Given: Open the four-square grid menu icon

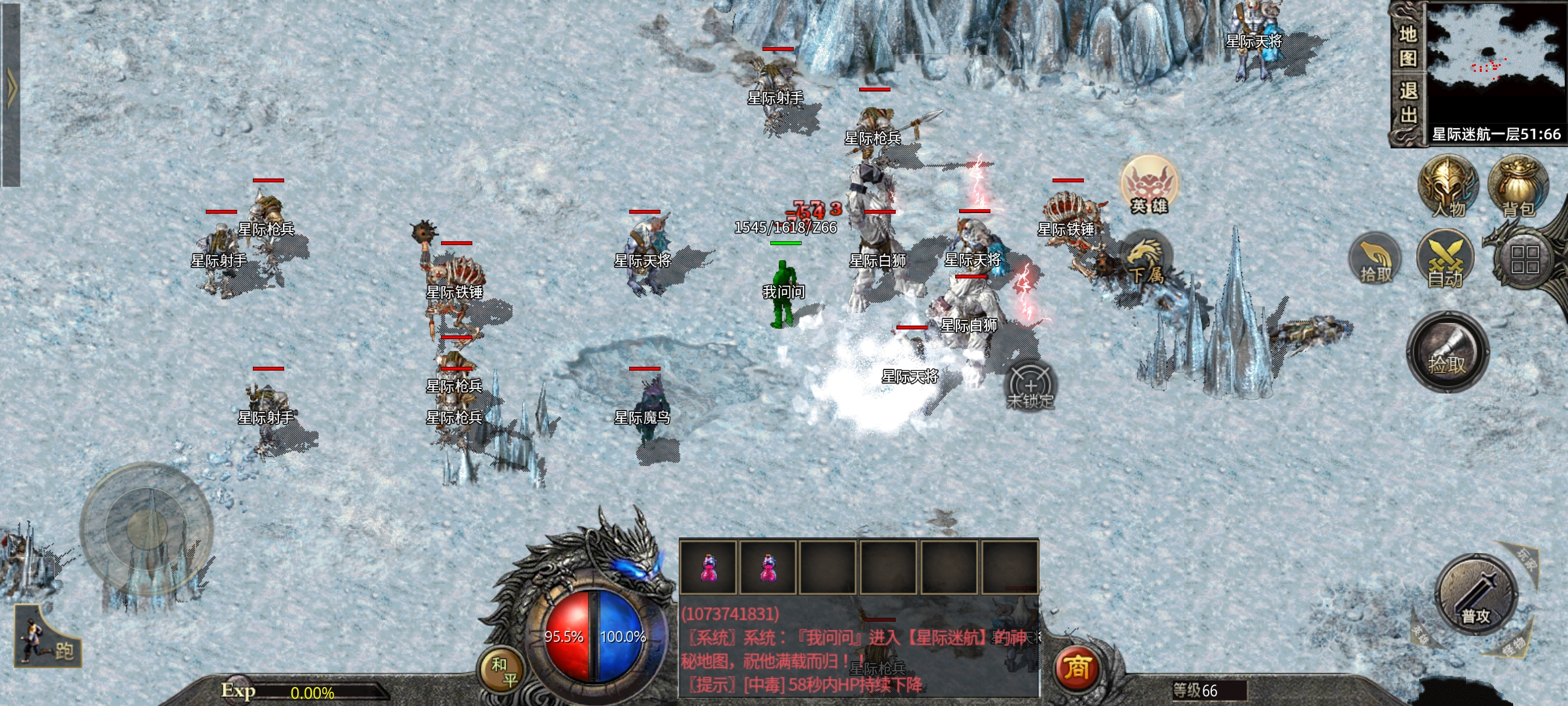Looking at the screenshot, I should [1524, 260].
